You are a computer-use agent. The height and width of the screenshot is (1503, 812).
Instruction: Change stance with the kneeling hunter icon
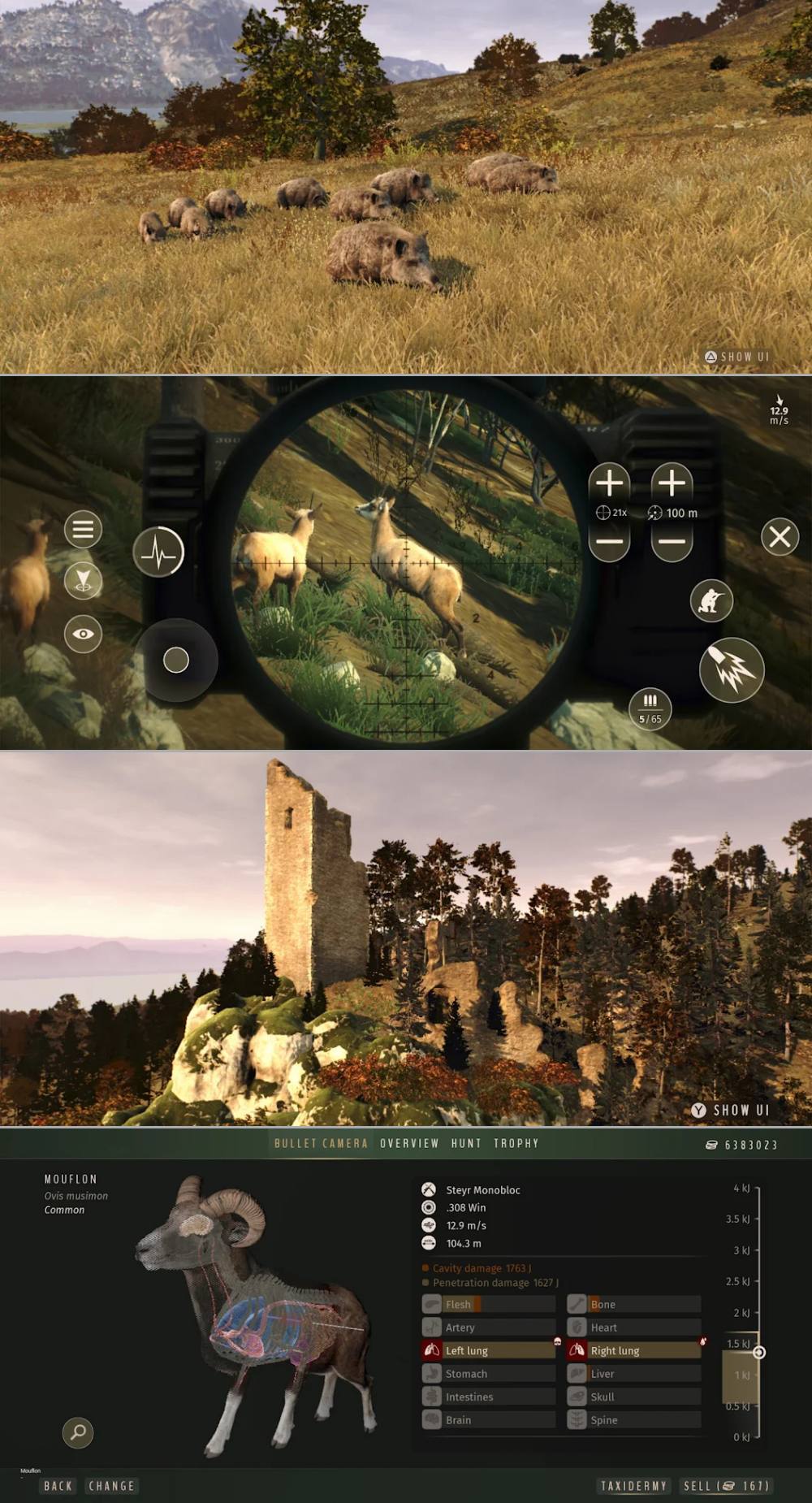(x=711, y=601)
